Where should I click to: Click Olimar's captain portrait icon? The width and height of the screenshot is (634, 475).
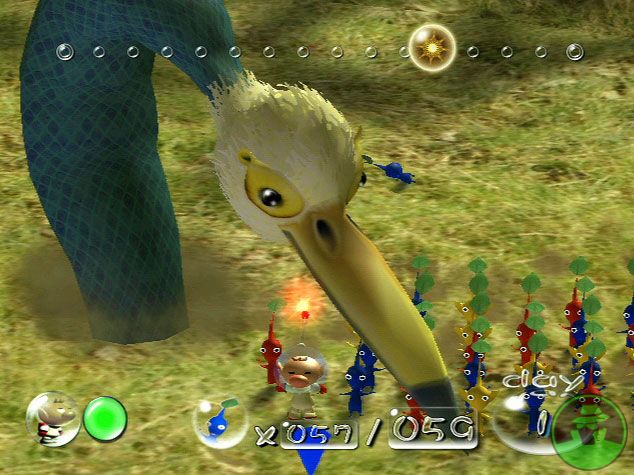click(52, 418)
